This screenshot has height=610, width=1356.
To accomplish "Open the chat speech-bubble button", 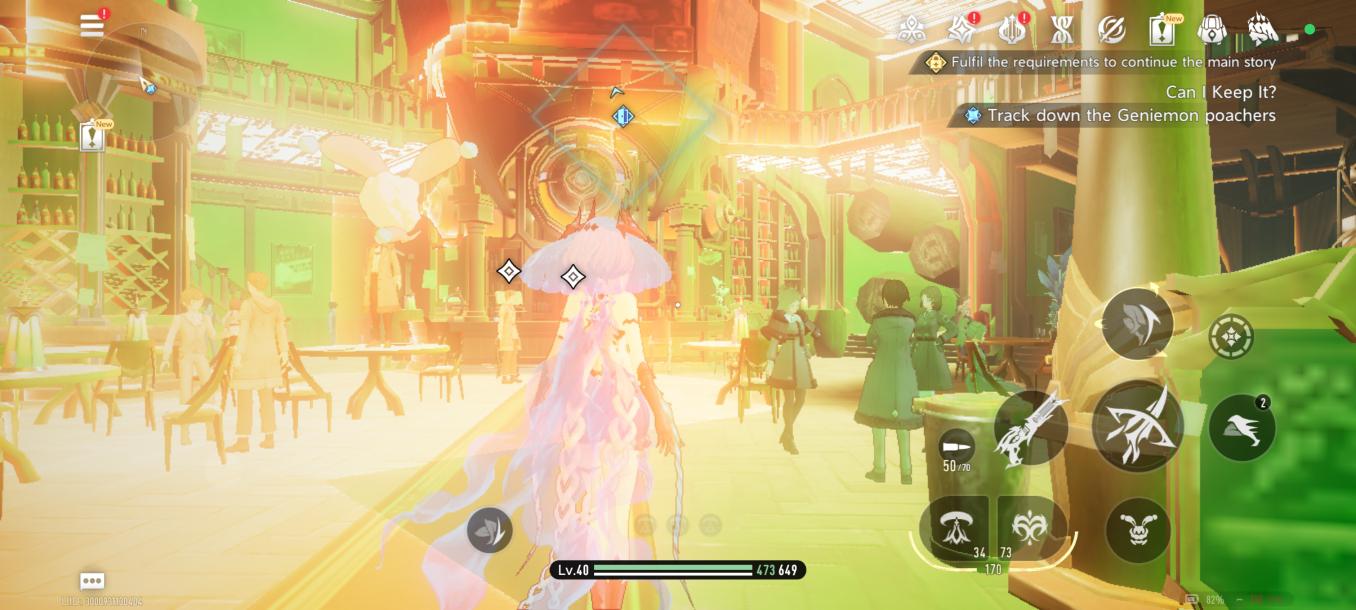I will 92,581.
